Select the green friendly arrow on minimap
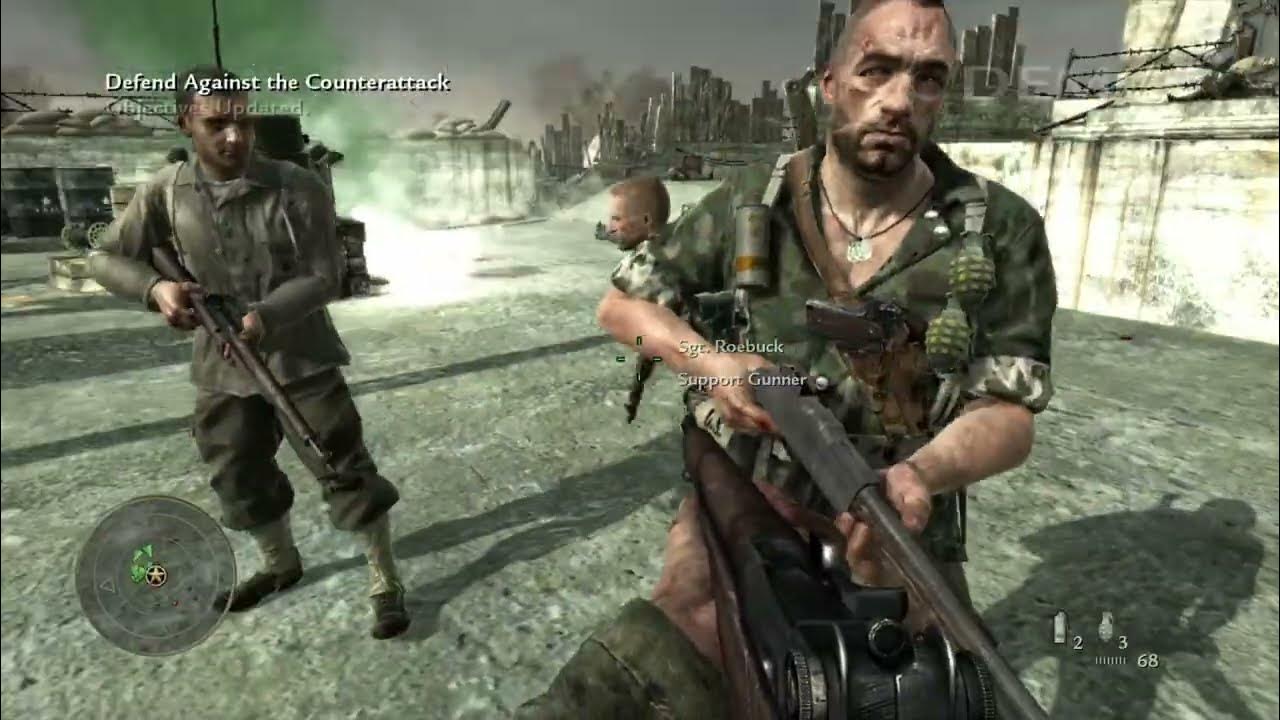Image resolution: width=1280 pixels, height=720 pixels. [x=145, y=551]
